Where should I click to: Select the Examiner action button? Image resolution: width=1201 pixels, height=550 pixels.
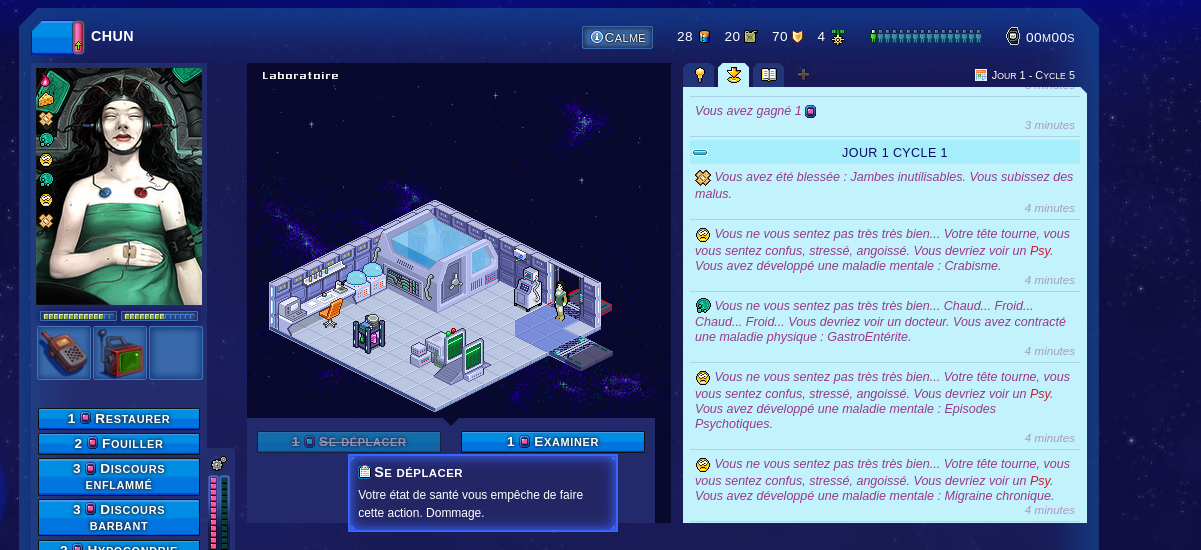tap(552, 442)
